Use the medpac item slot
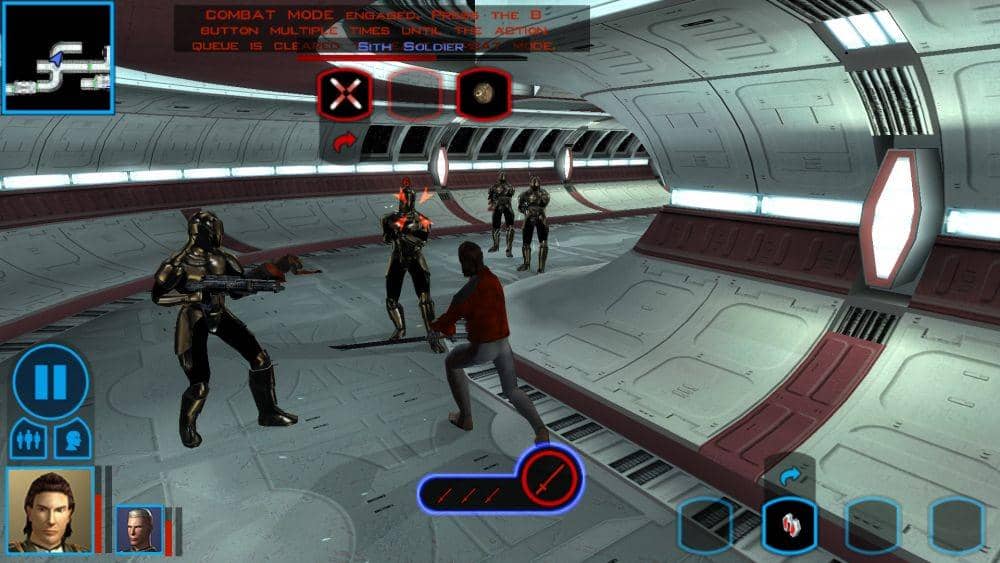This screenshot has width=1000, height=563. pos(789,524)
